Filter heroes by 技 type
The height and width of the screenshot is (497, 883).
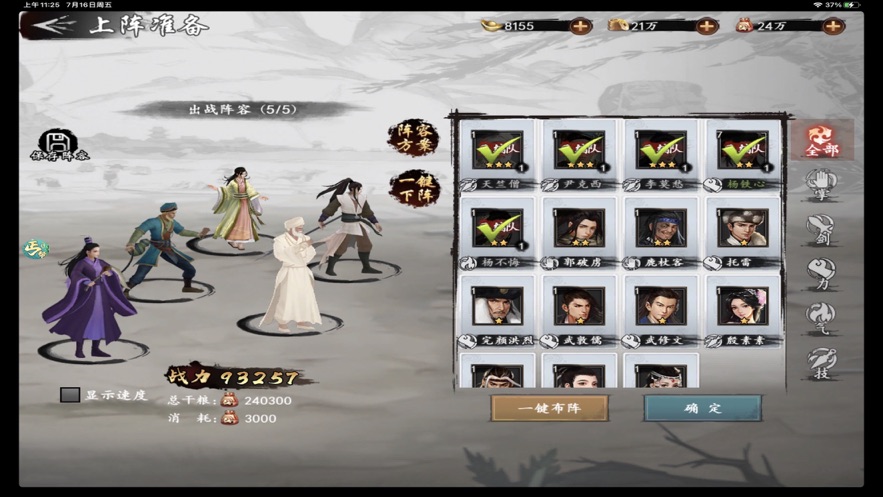click(x=822, y=362)
